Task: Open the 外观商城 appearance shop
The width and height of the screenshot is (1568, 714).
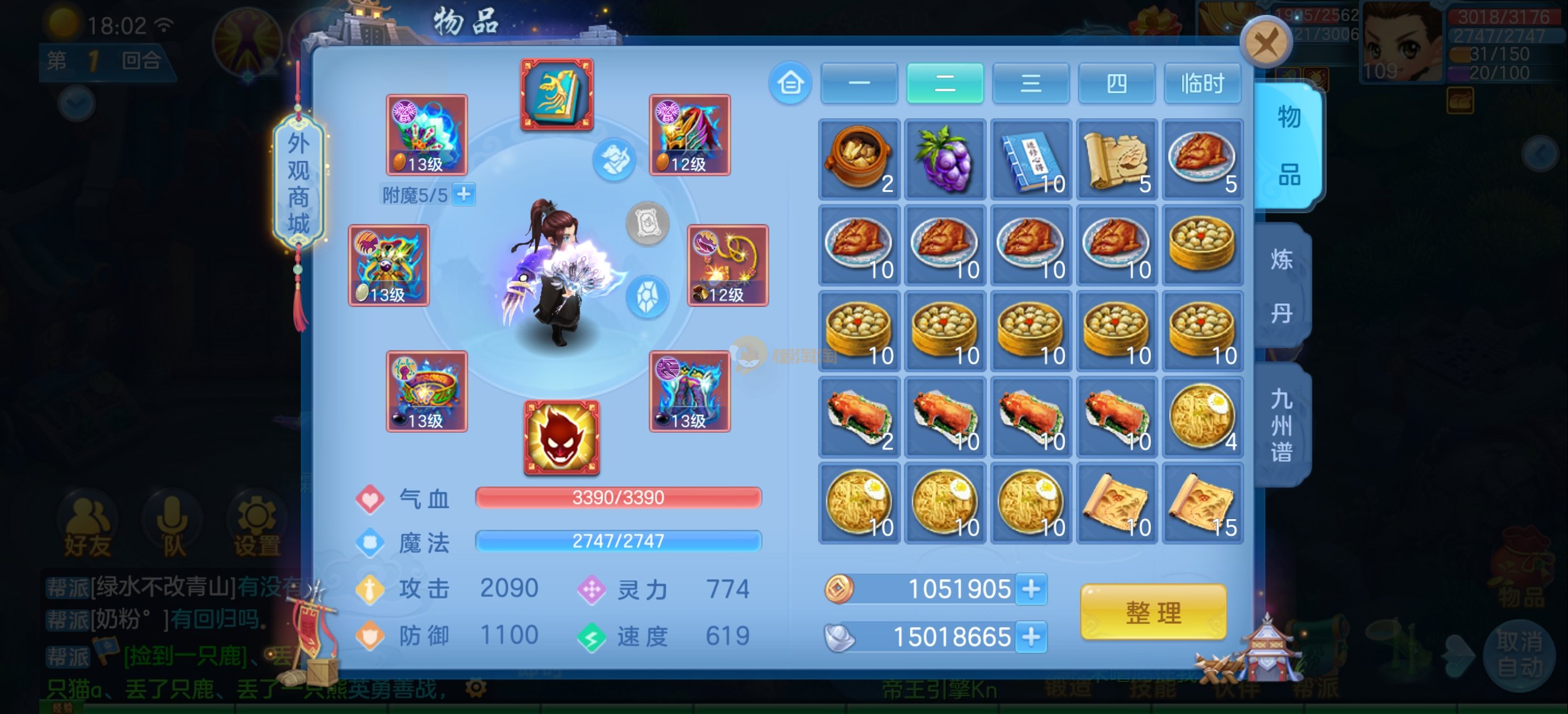Action: (x=298, y=184)
